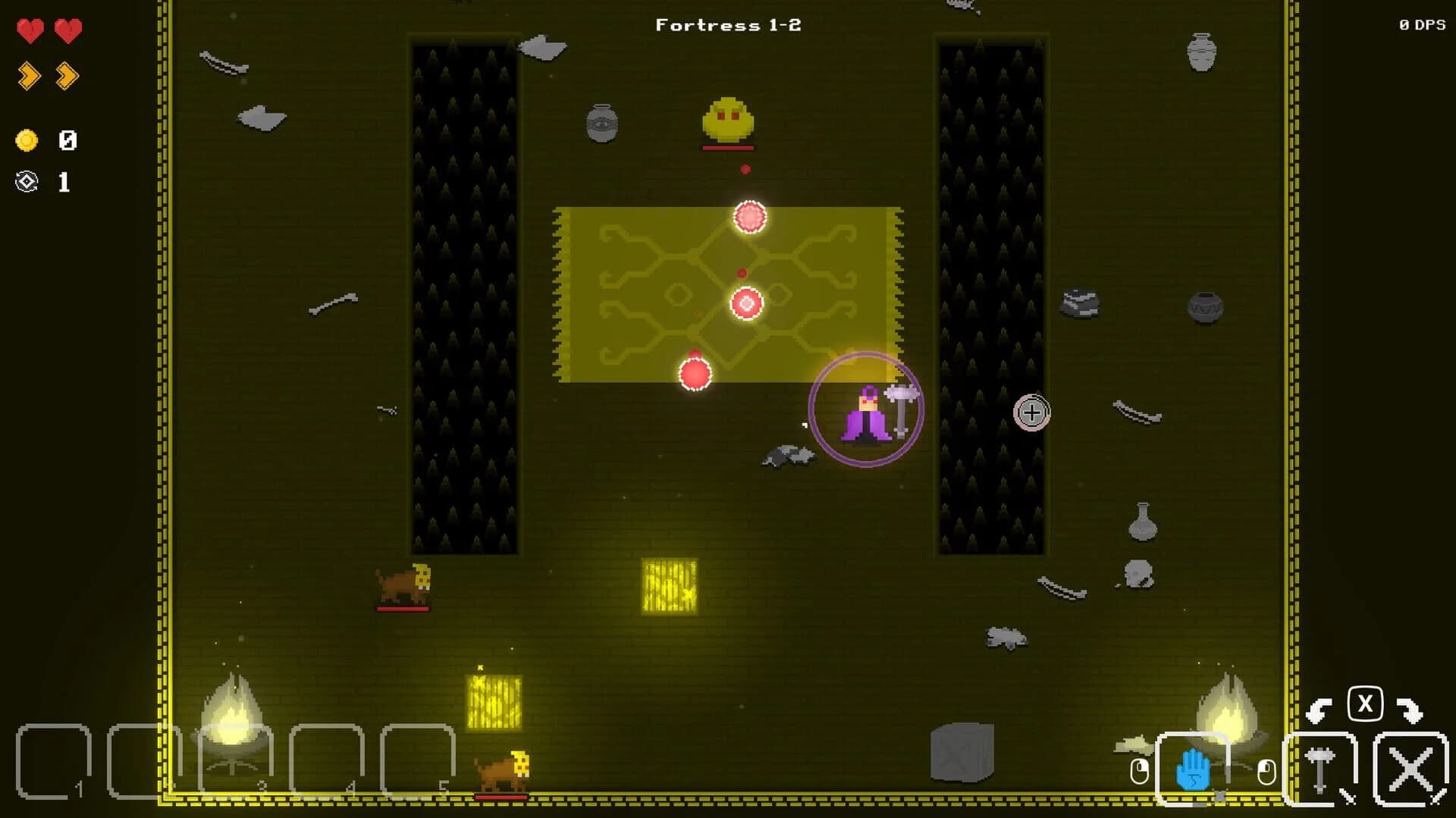The width and height of the screenshot is (1456, 818).
Task: Select hotbar slot 5
Action: [417, 758]
